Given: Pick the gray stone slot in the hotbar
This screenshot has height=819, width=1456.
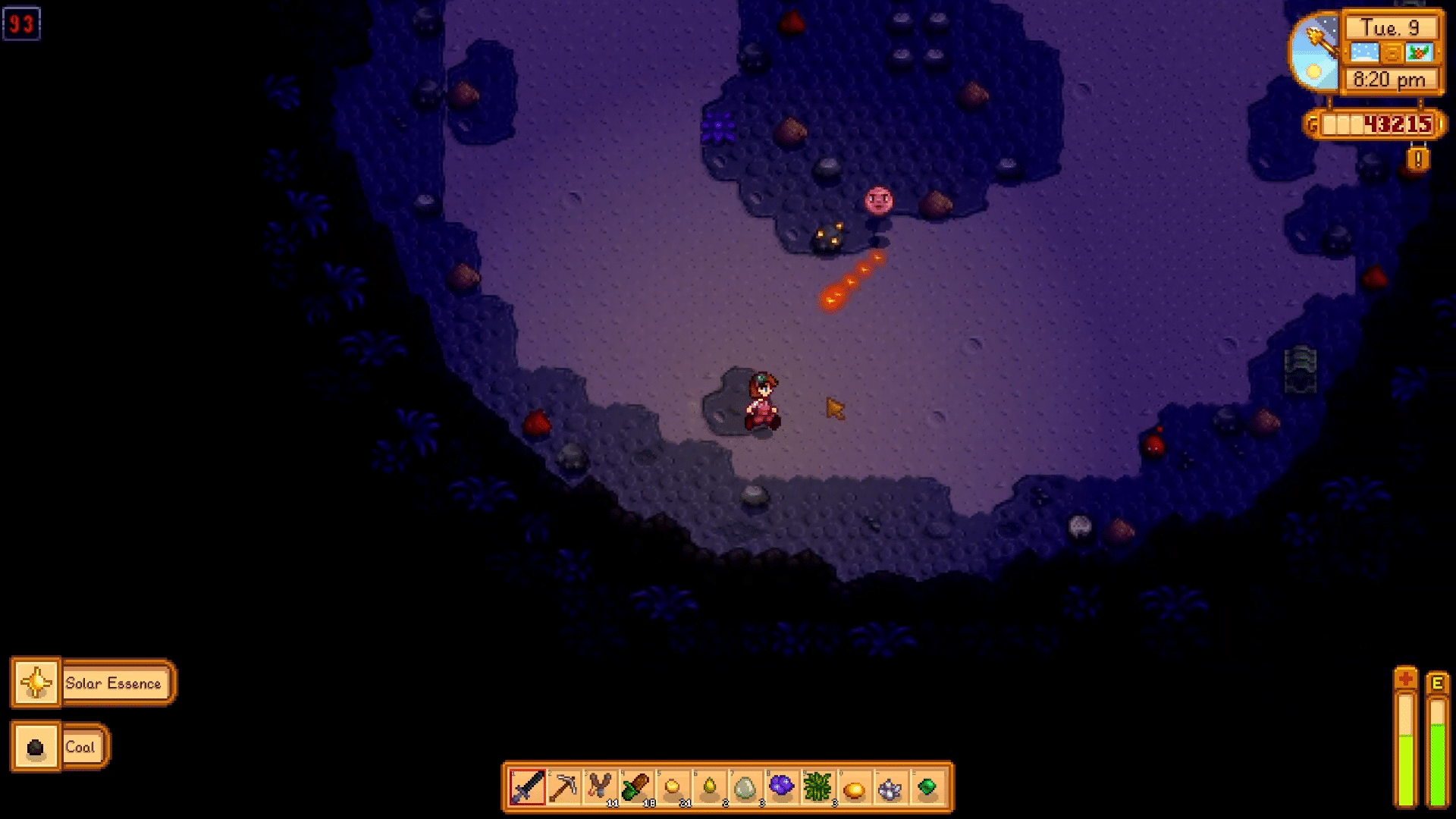Looking at the screenshot, I should (745, 788).
